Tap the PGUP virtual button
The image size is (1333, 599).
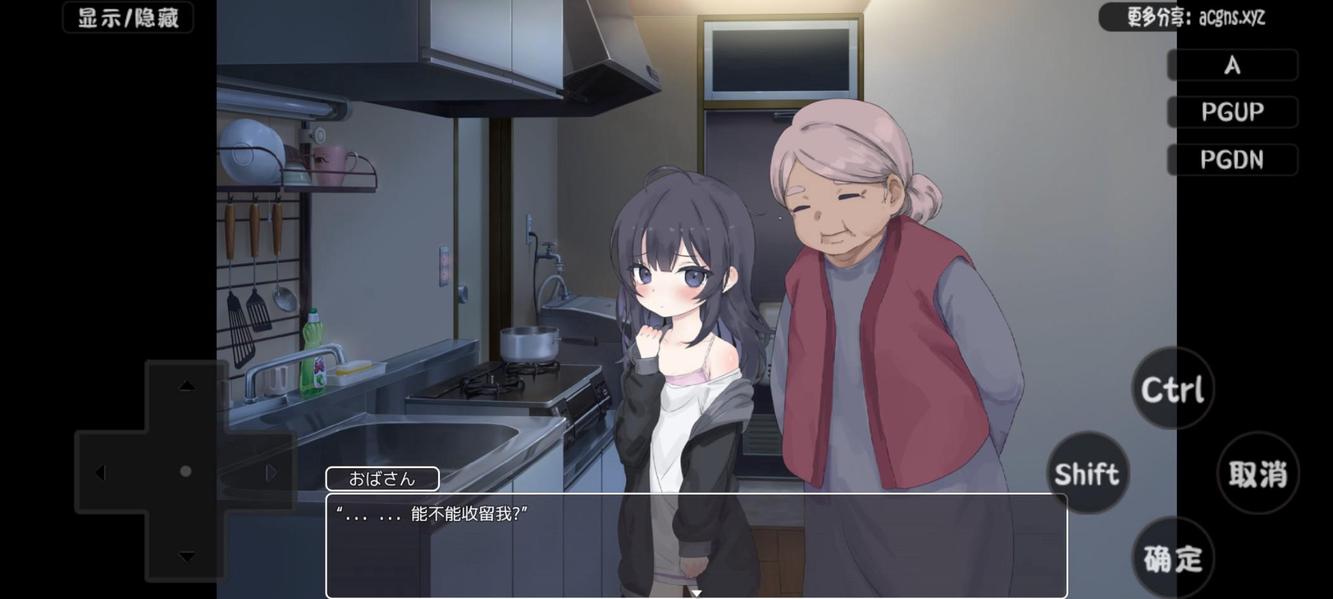[1232, 112]
